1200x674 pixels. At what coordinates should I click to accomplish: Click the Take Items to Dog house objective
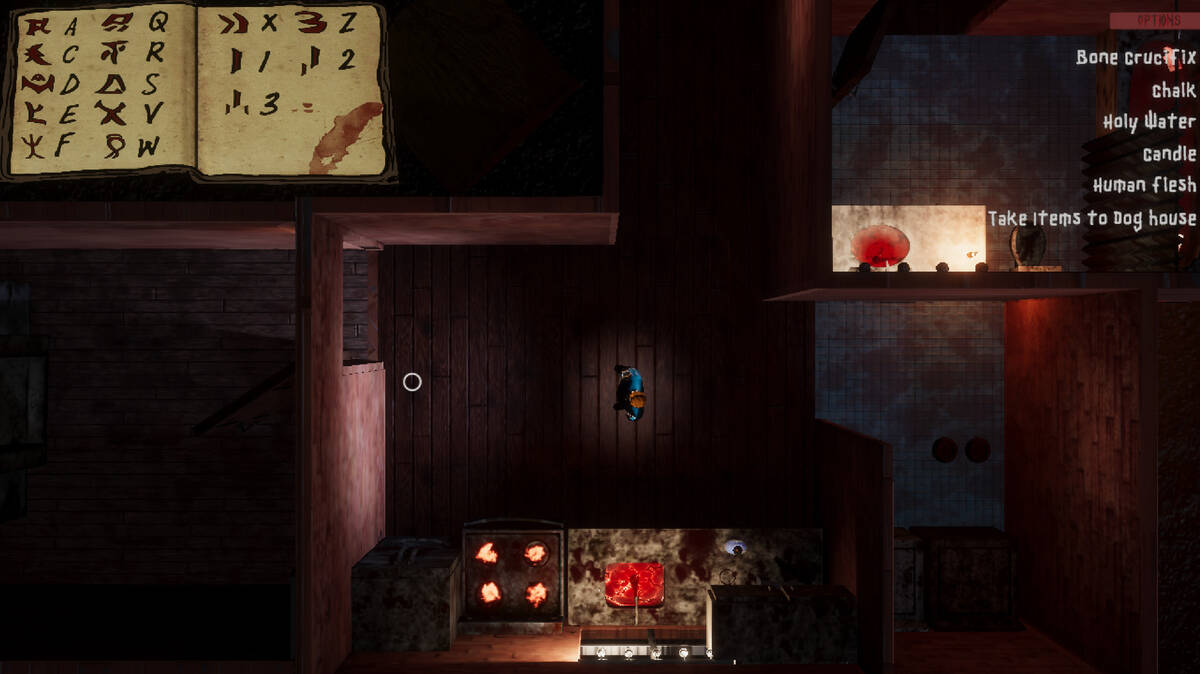click(x=1092, y=217)
